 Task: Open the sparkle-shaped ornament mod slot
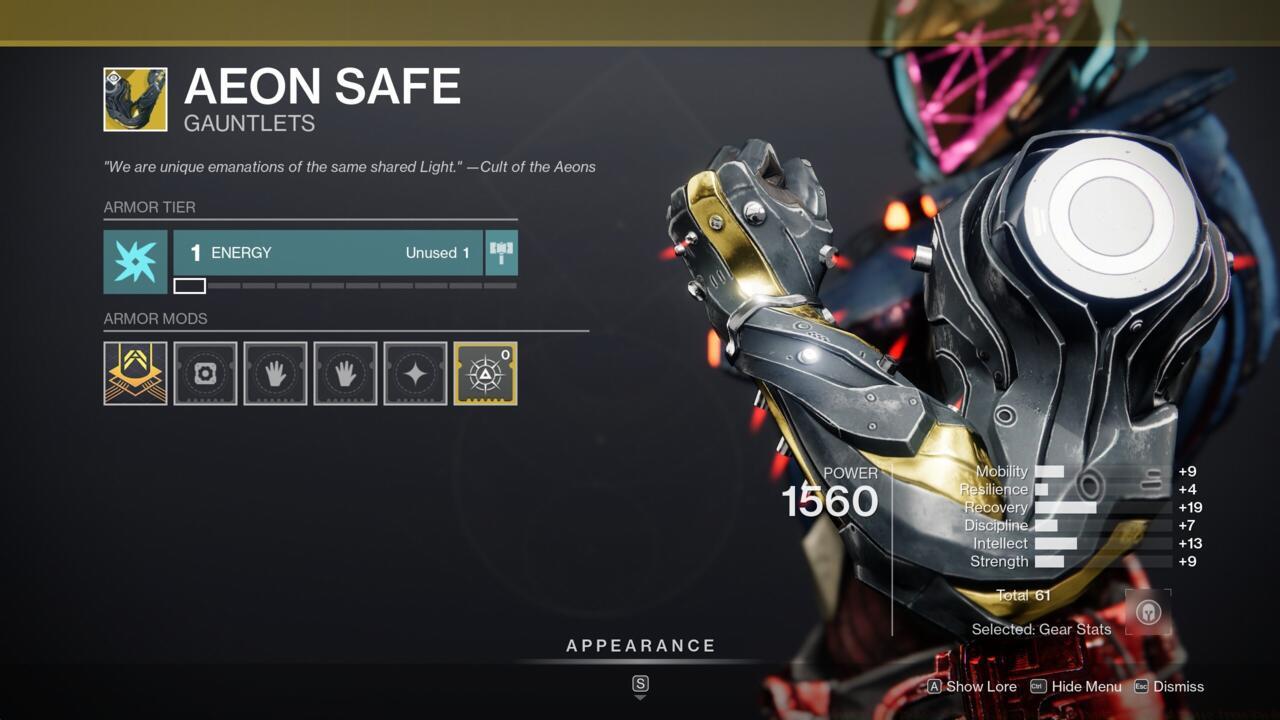point(414,374)
